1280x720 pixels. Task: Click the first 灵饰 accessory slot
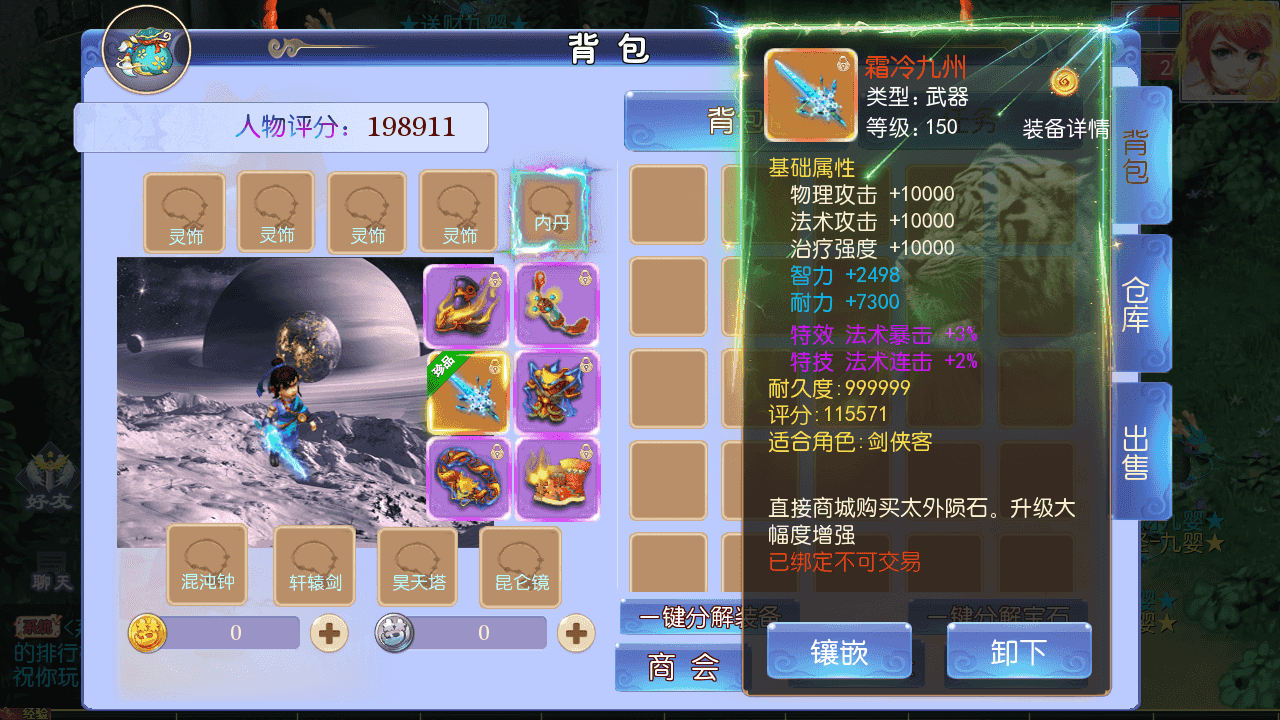[x=184, y=212]
